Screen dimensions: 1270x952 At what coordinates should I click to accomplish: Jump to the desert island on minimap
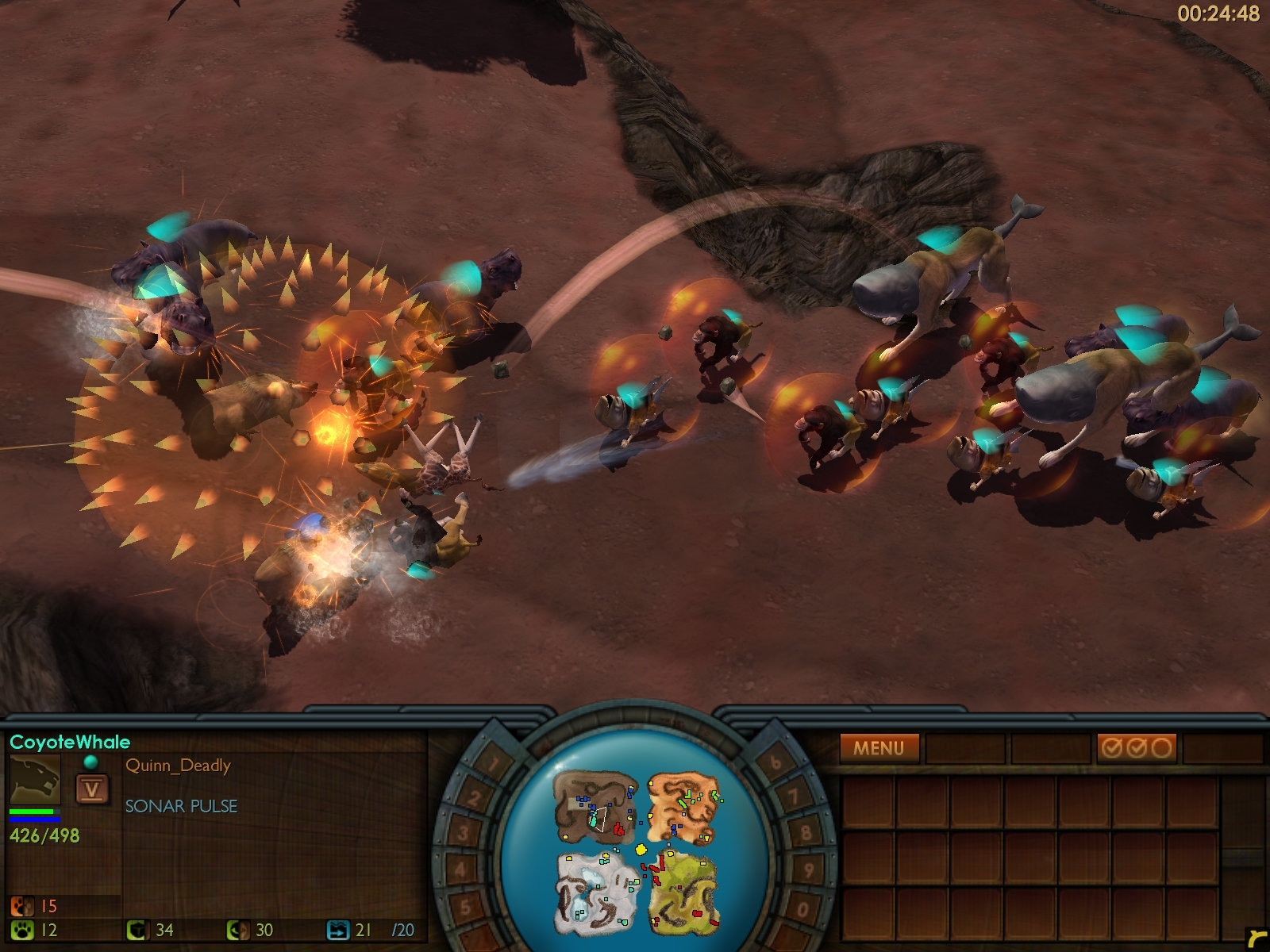point(683,809)
